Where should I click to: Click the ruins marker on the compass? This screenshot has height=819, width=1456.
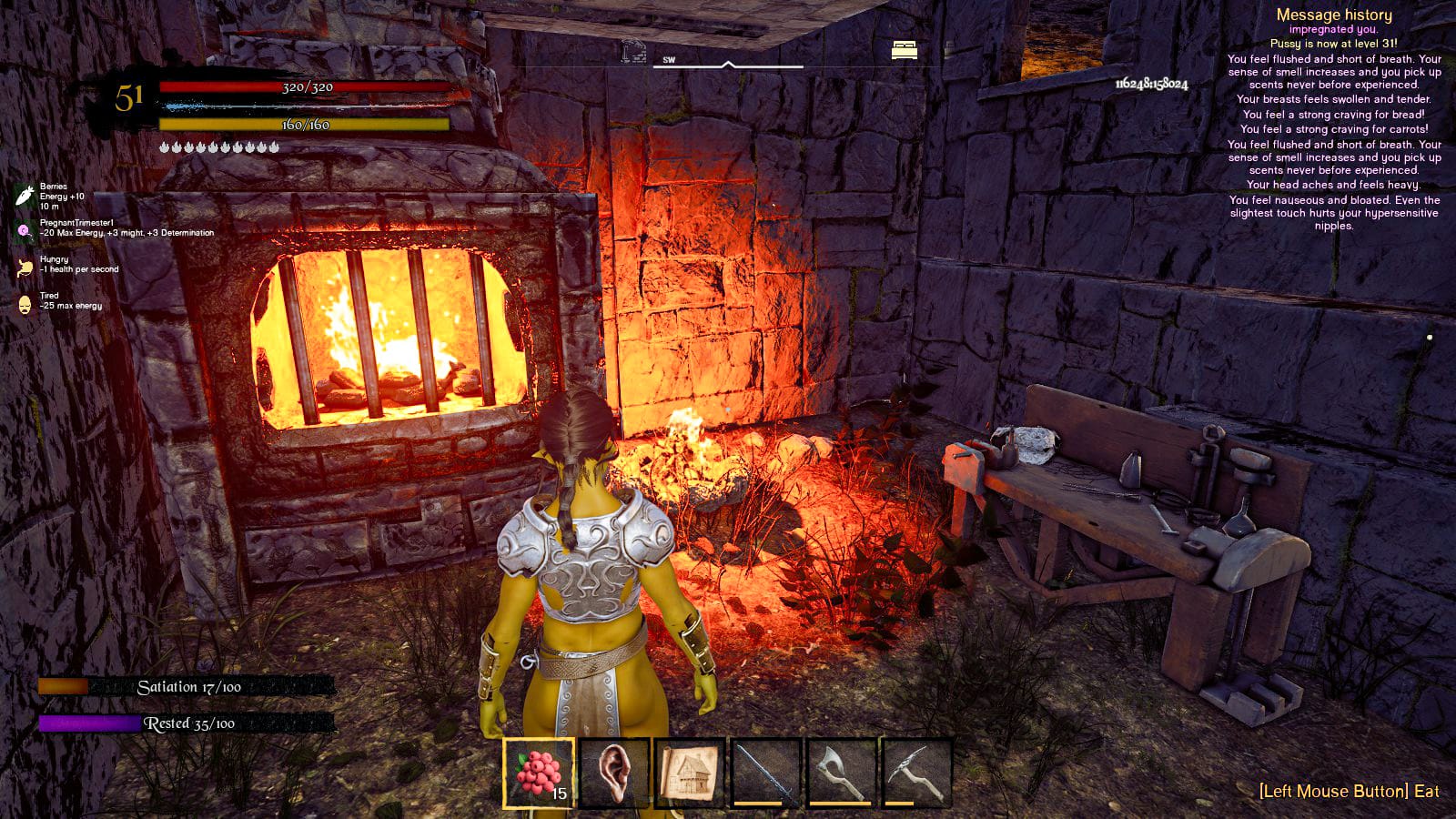click(633, 51)
